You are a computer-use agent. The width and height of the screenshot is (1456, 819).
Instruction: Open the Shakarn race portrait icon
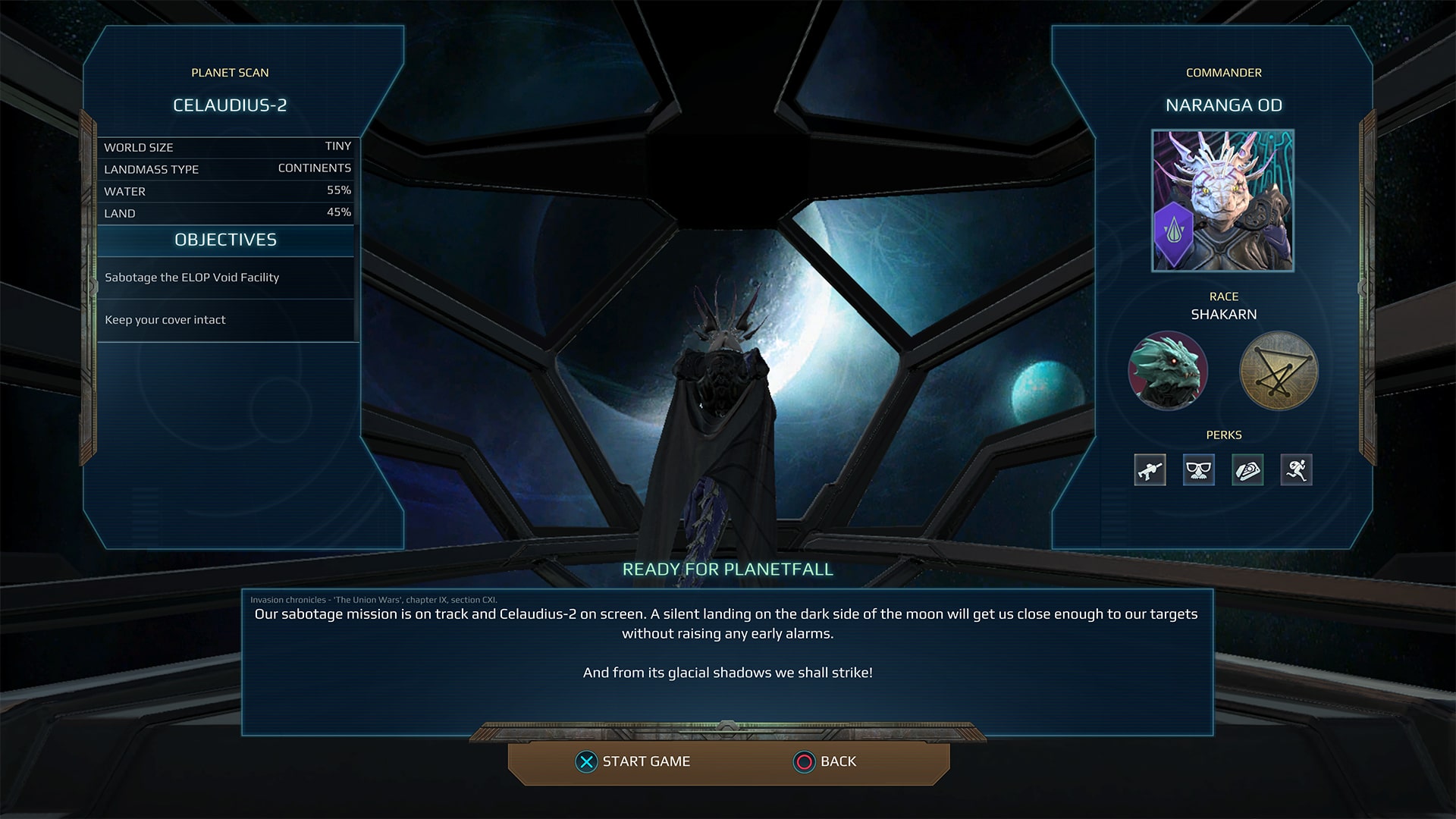point(1169,372)
